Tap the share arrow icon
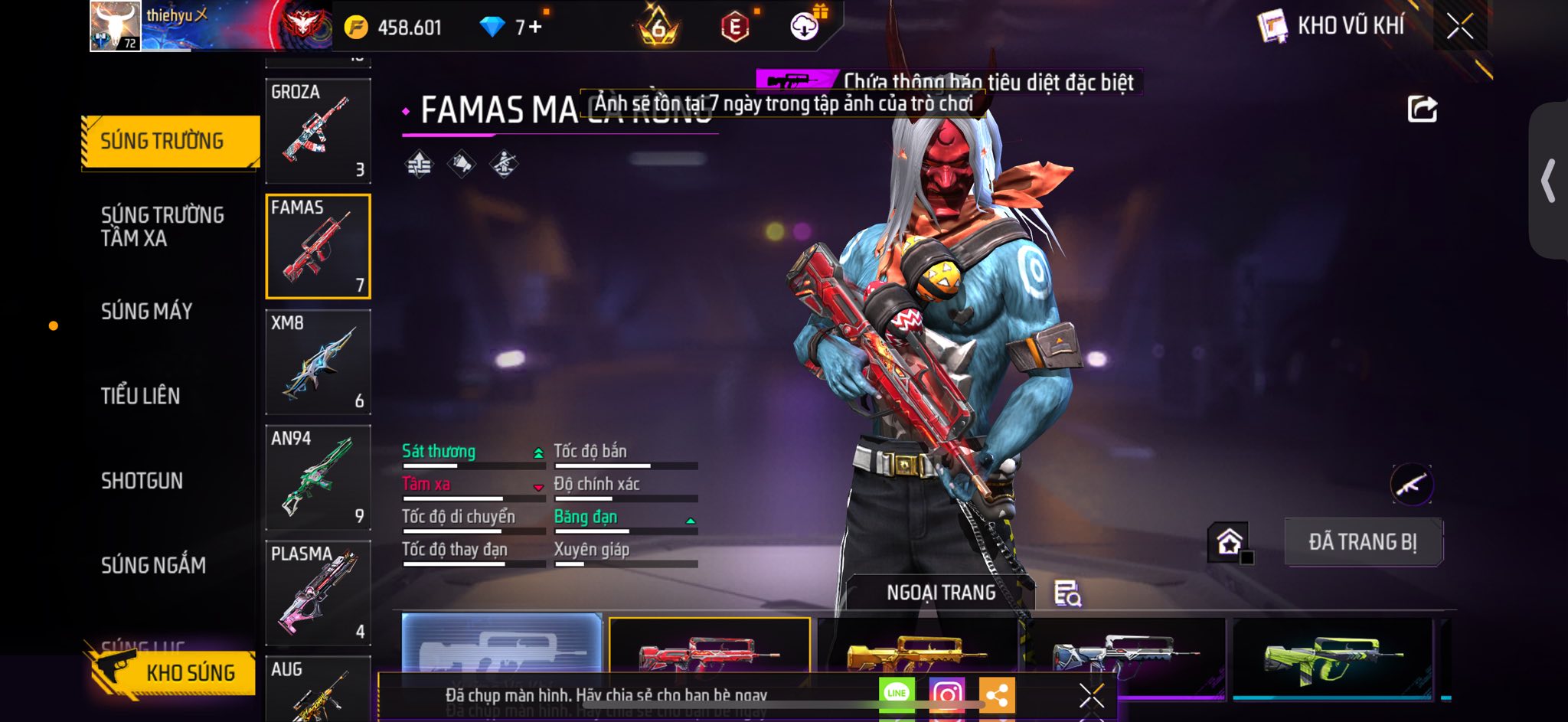The height and width of the screenshot is (722, 1568). (x=1422, y=109)
